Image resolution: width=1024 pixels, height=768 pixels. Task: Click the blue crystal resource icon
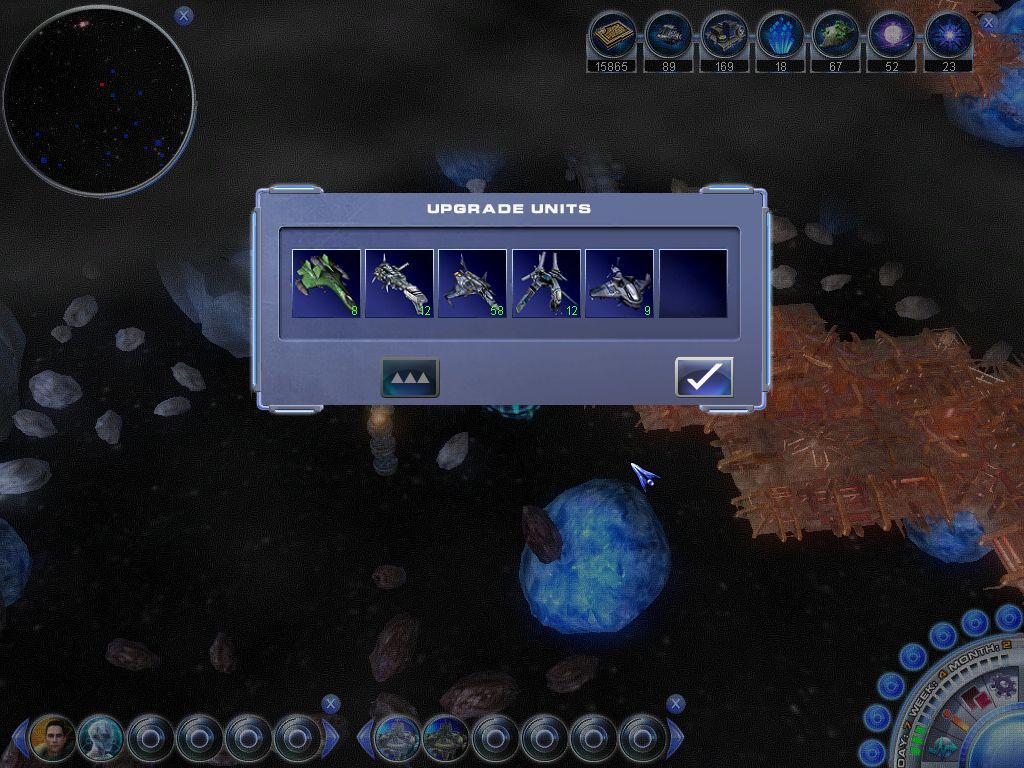(x=780, y=37)
